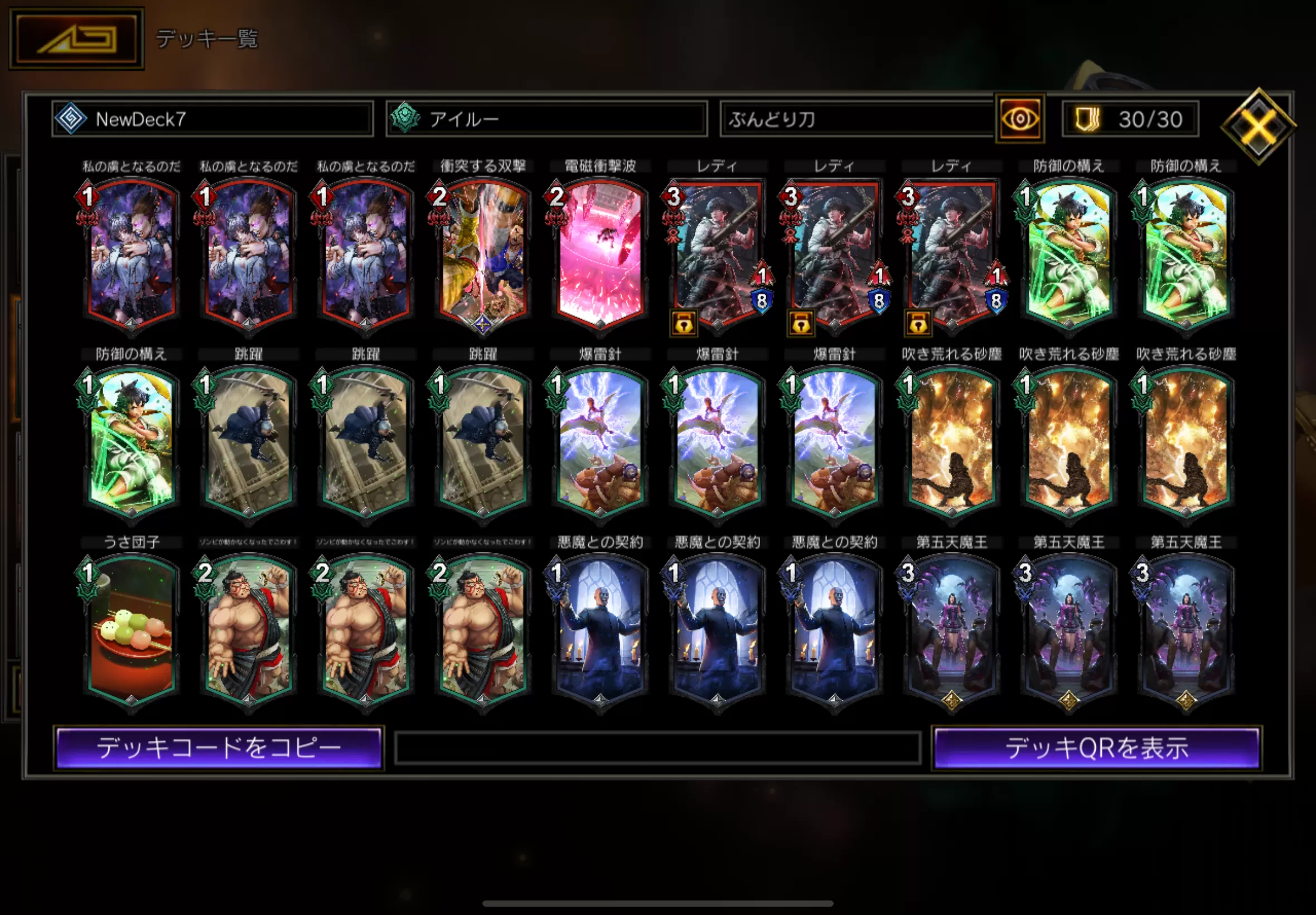Choose the うさ団子 dango card
The height and width of the screenshot is (915, 1316).
(x=131, y=632)
